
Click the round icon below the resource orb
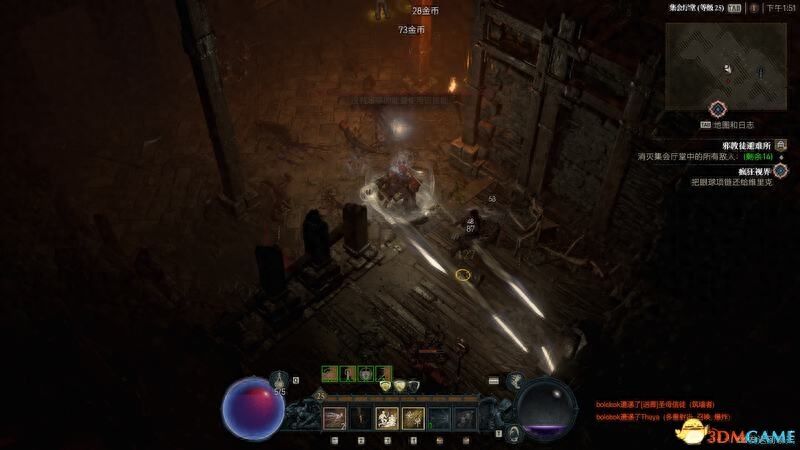click(513, 432)
